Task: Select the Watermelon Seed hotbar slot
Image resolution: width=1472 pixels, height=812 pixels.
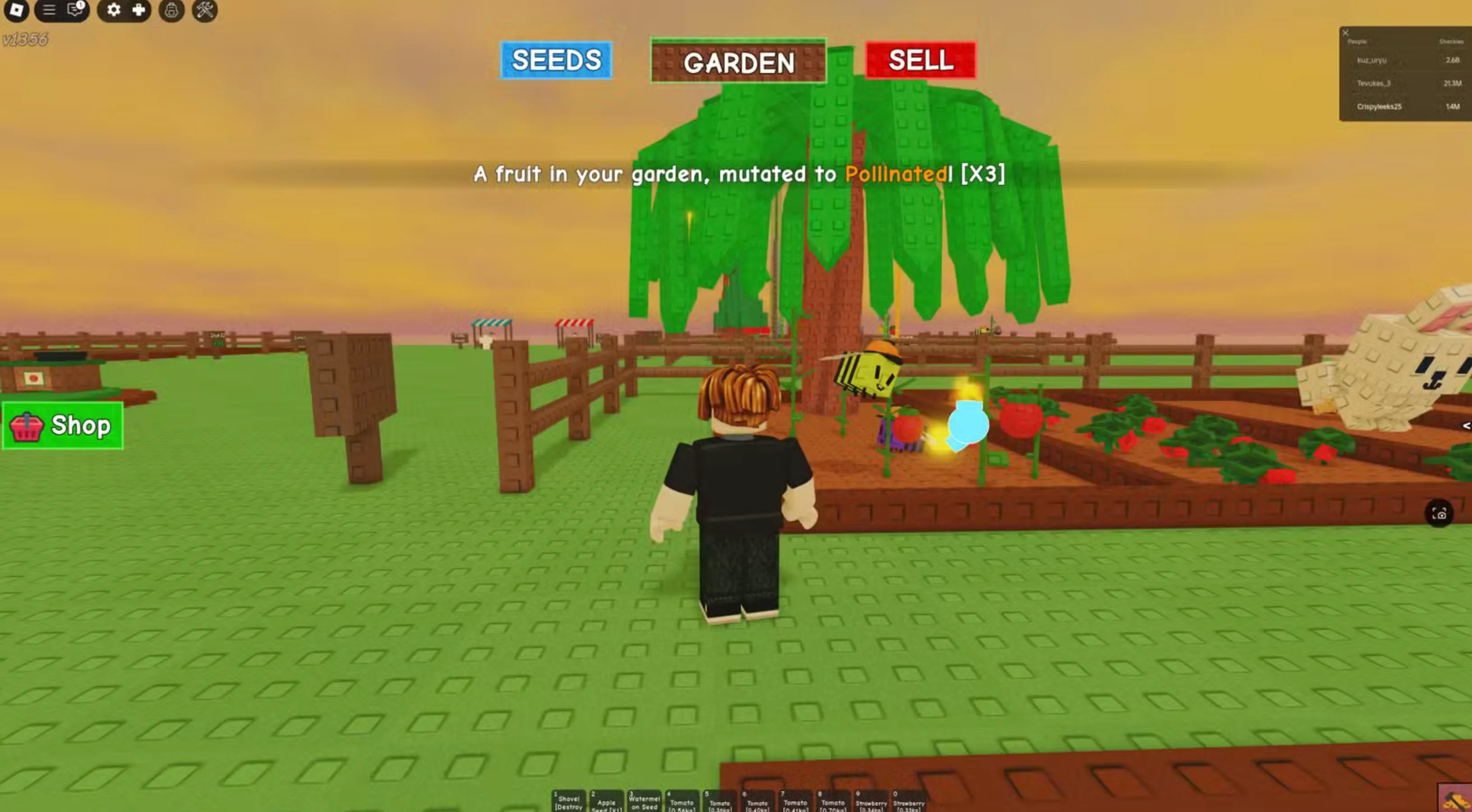Action: click(644, 800)
